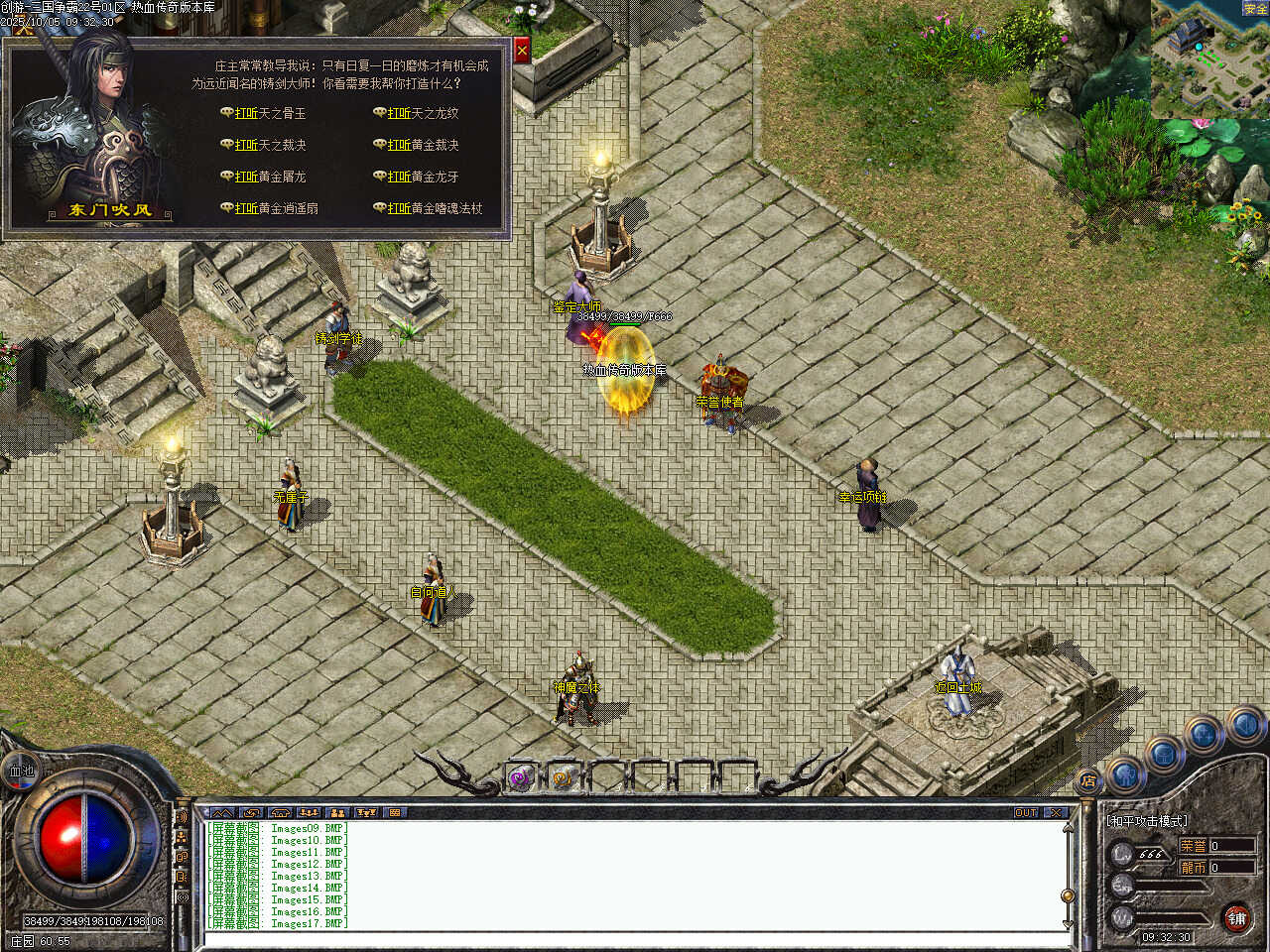Click the OUT button on the chat panel
The height and width of the screenshot is (952, 1270).
pyautogui.click(x=1026, y=813)
